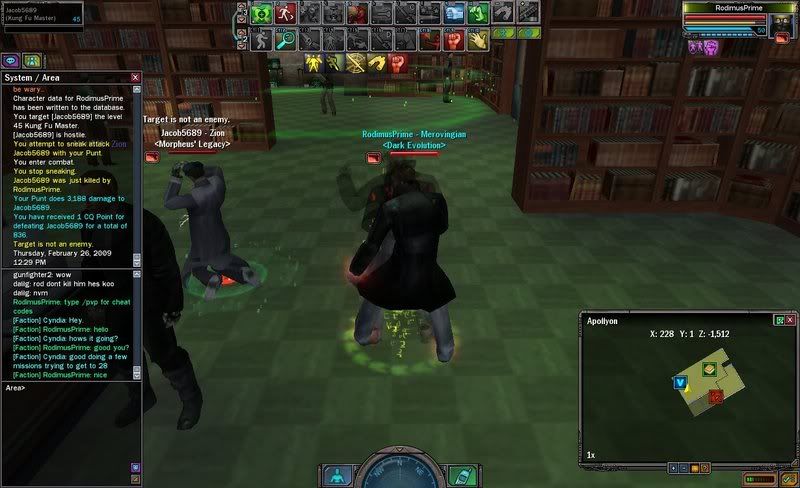Select the red marker on the minimap

(715, 397)
